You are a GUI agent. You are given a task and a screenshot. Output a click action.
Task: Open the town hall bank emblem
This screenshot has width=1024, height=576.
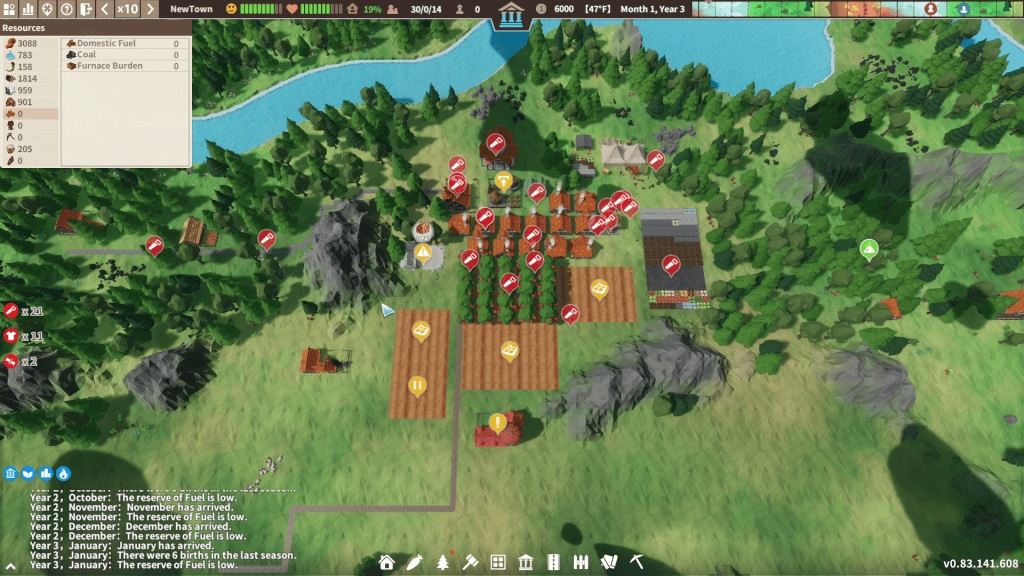(x=512, y=15)
